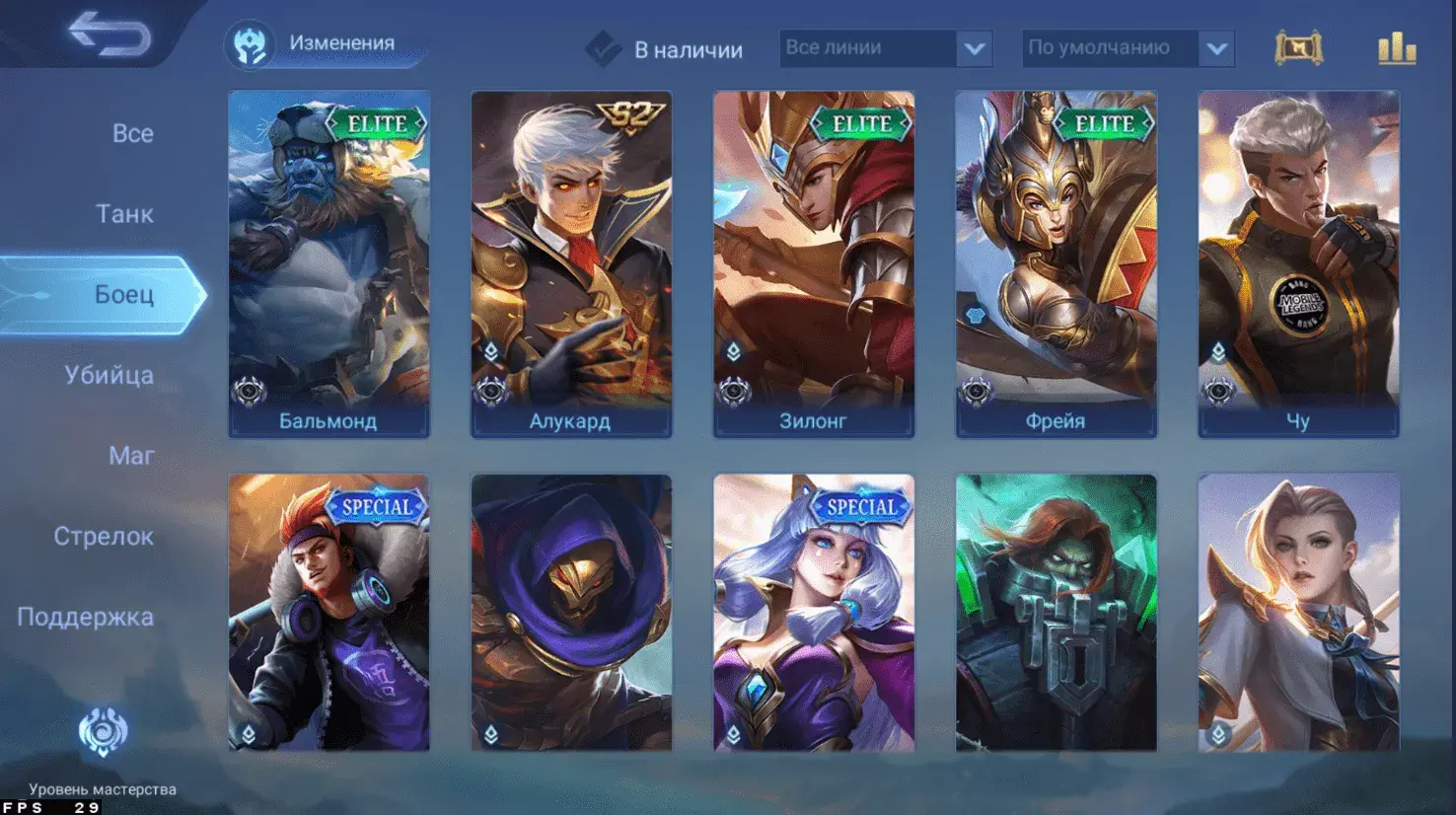This screenshot has width=1456, height=815.
Task: Select the Танк category
Action: coord(124,213)
